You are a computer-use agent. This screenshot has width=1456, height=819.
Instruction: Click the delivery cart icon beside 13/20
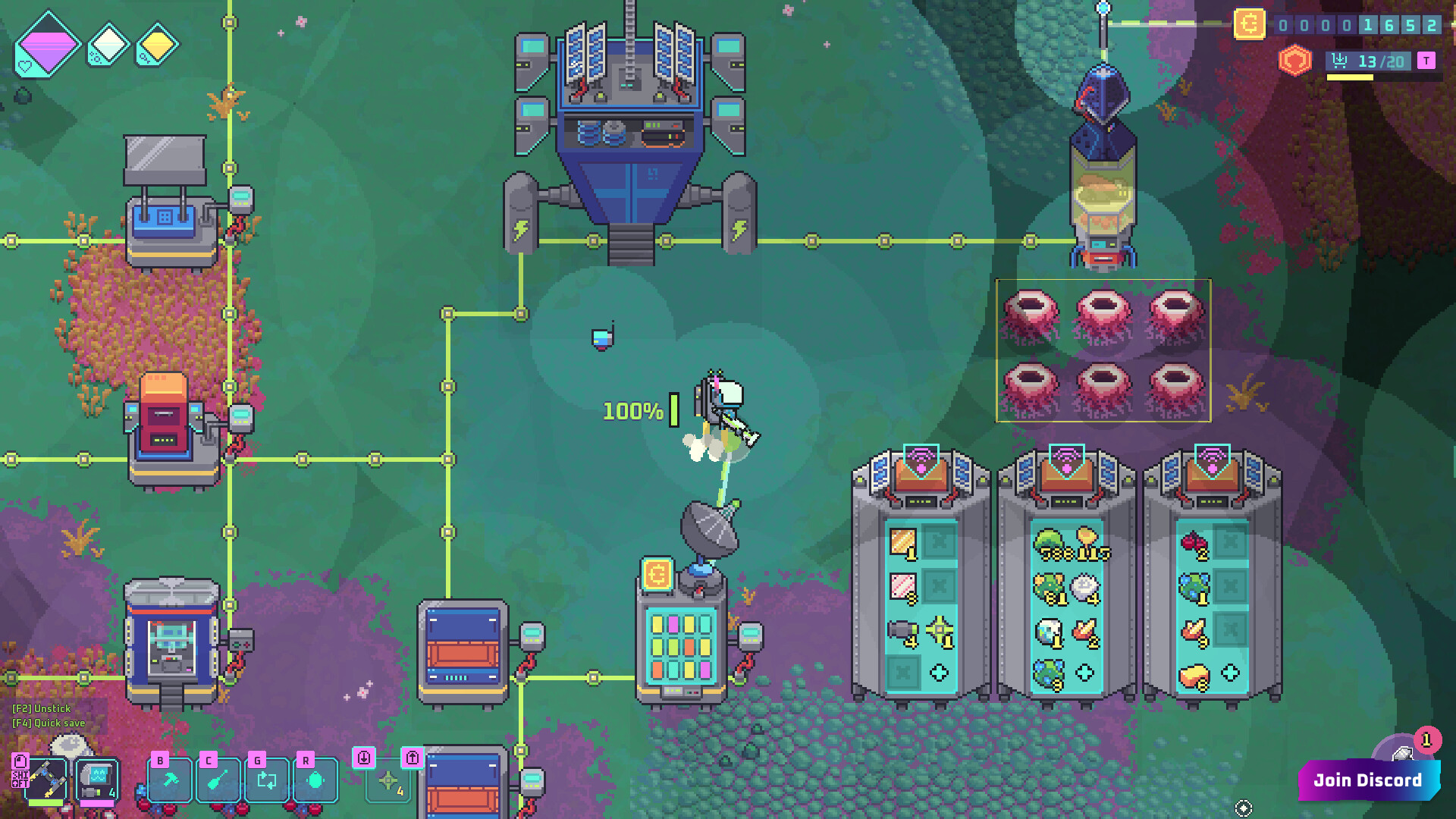(1339, 61)
